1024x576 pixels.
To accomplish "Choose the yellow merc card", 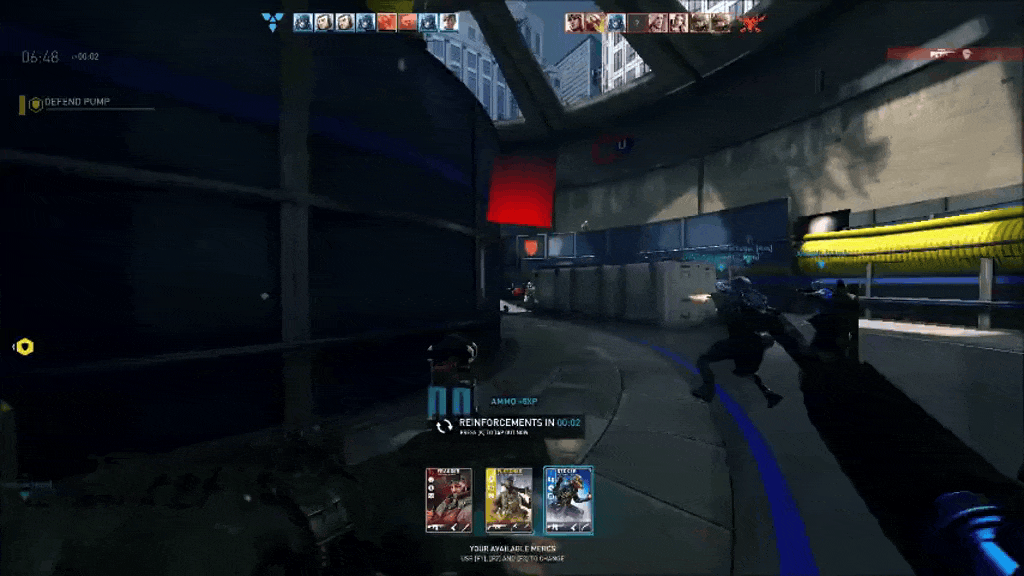I will point(509,499).
